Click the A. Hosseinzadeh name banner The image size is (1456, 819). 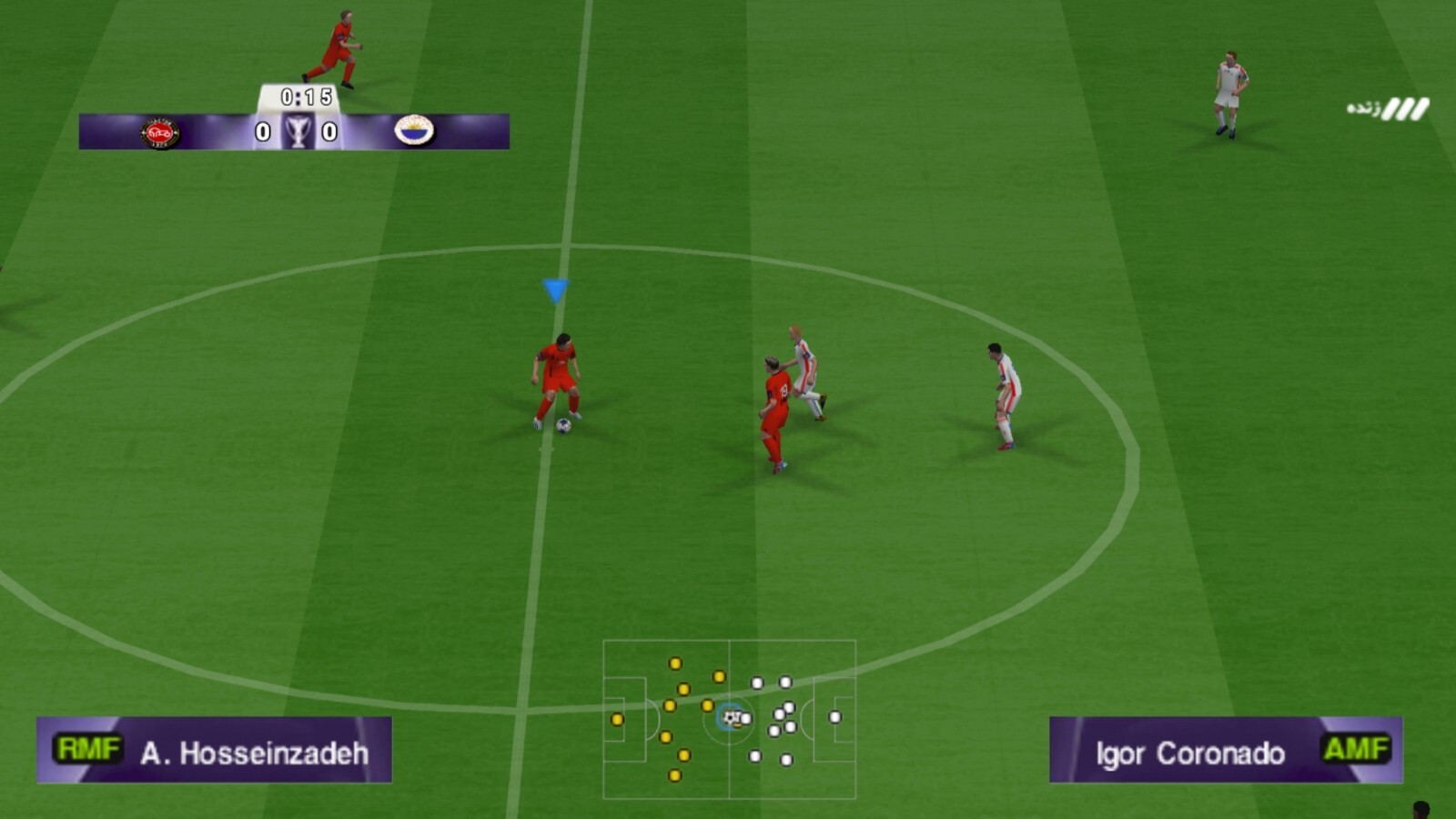pyautogui.click(x=255, y=753)
